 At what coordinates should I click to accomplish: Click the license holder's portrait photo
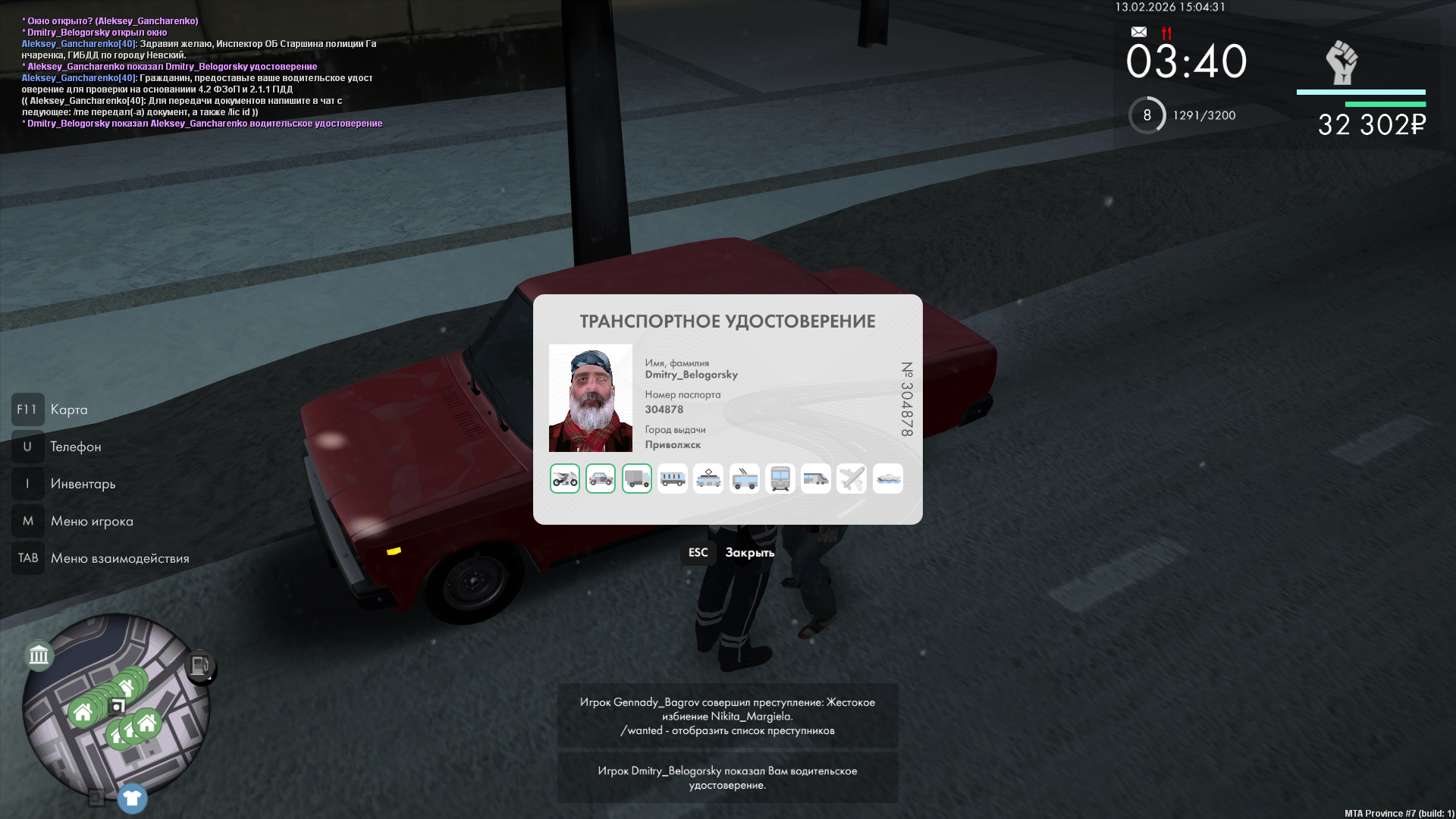click(x=591, y=398)
